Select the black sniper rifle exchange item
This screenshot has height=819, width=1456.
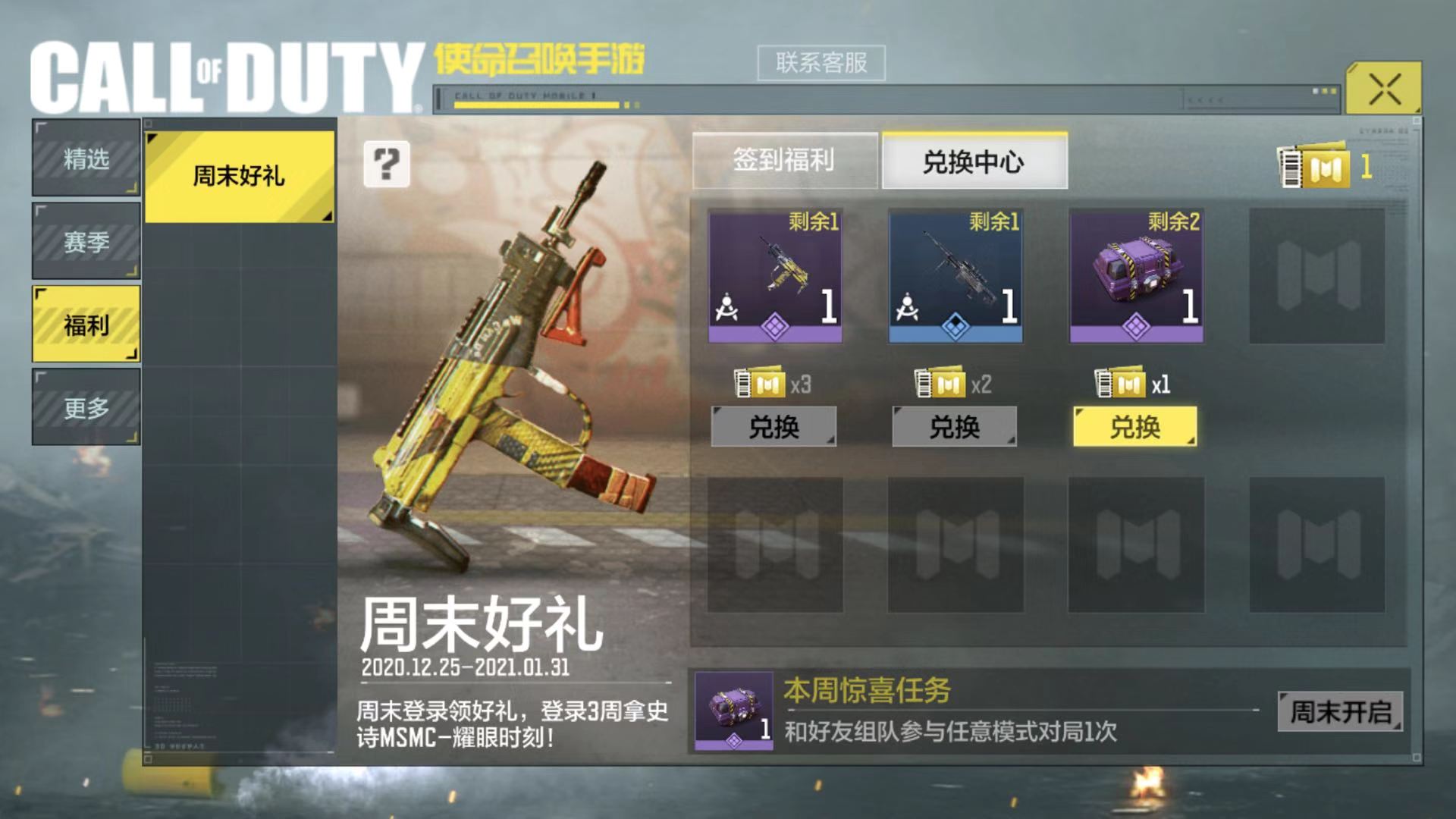point(955,276)
